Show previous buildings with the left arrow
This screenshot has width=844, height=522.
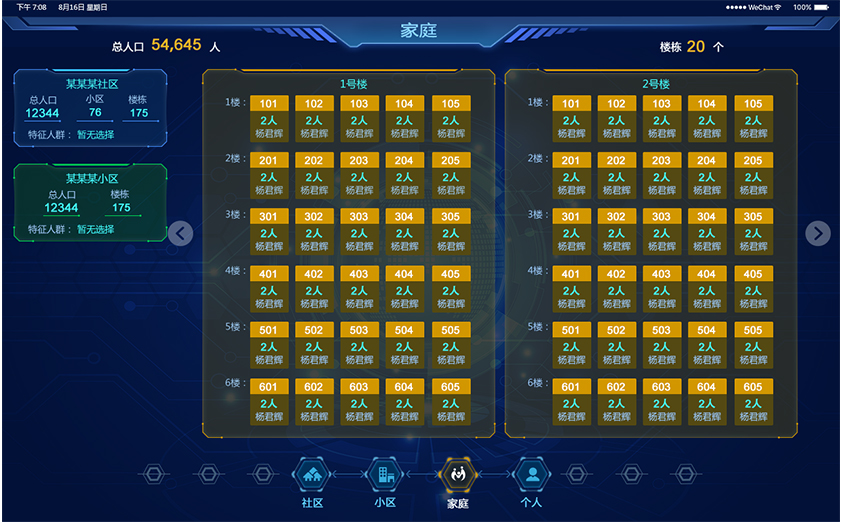pyautogui.click(x=180, y=233)
